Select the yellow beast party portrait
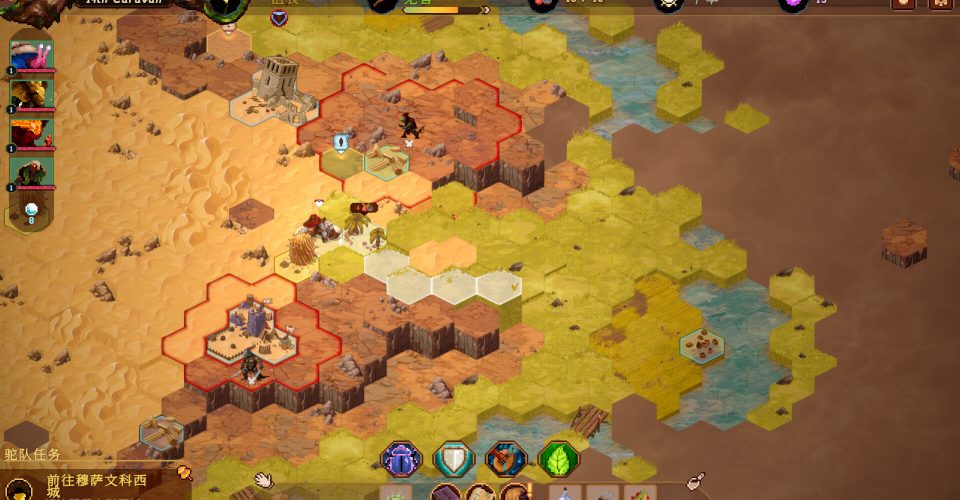Image resolution: width=960 pixels, height=500 pixels. pyautogui.click(x=31, y=96)
